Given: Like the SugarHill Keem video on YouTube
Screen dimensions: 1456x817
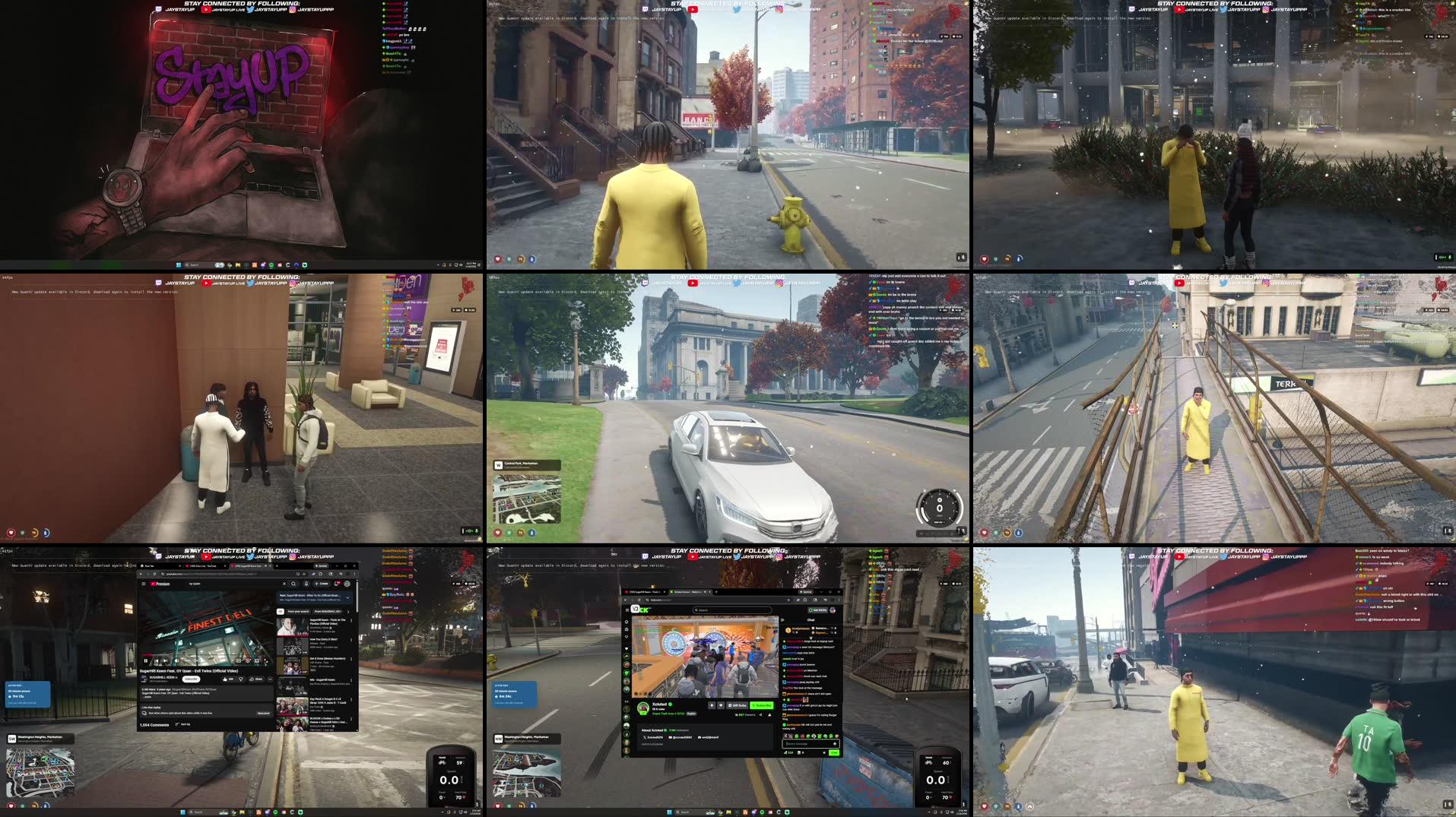Looking at the screenshot, I should point(225,679).
